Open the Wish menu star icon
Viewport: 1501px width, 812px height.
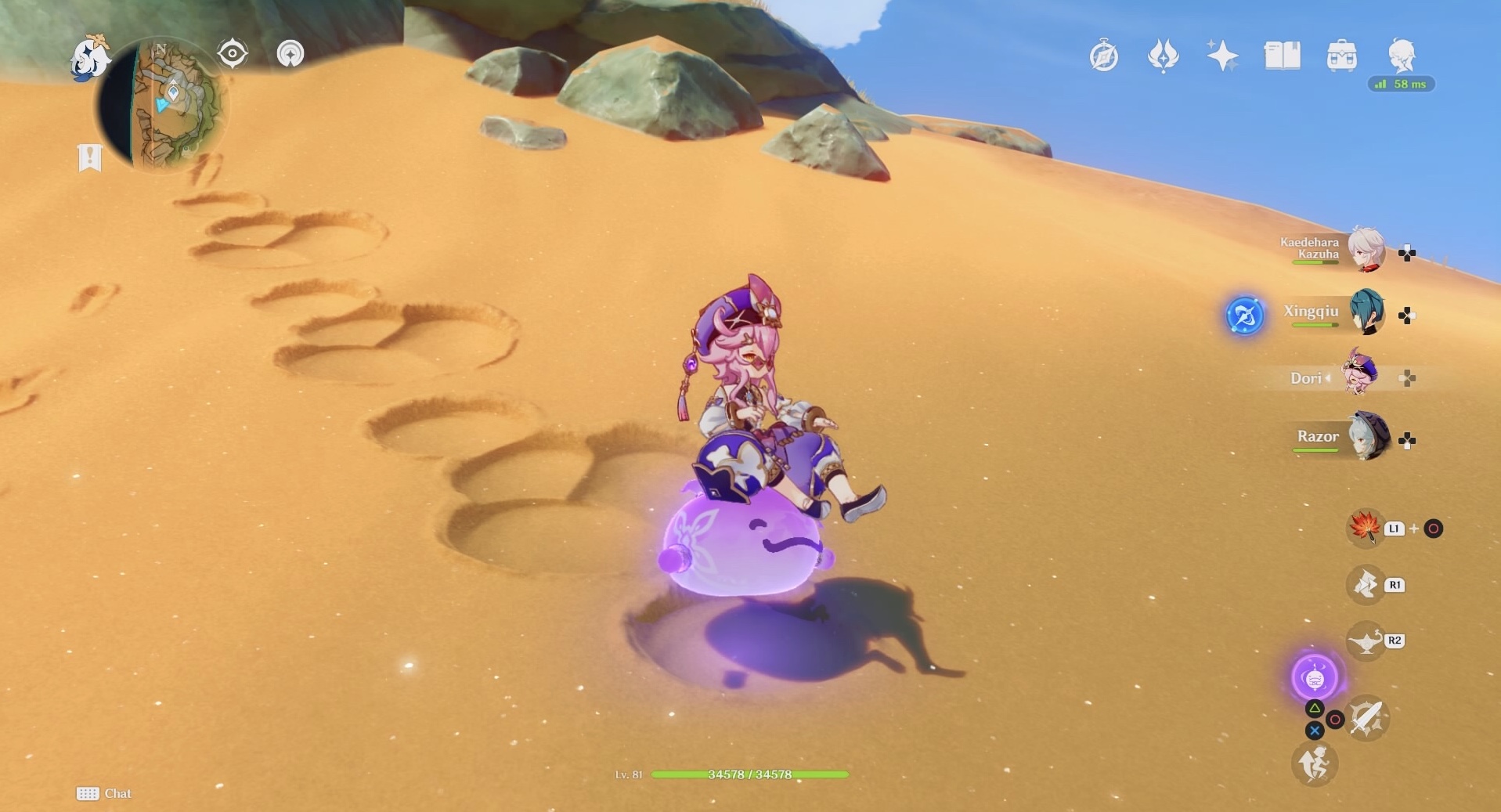pyautogui.click(x=1221, y=56)
